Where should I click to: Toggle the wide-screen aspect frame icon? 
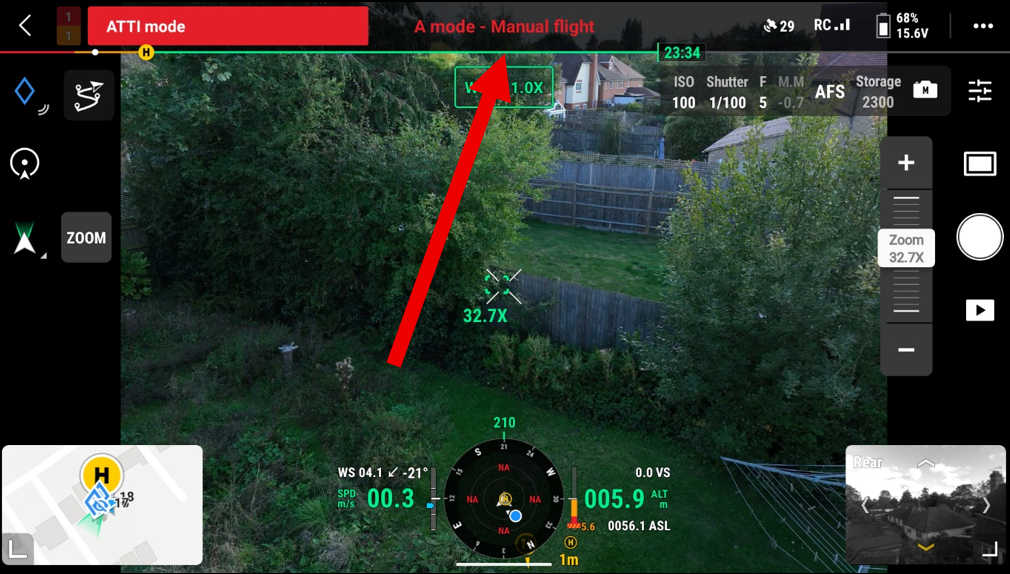pyautogui.click(x=979, y=164)
